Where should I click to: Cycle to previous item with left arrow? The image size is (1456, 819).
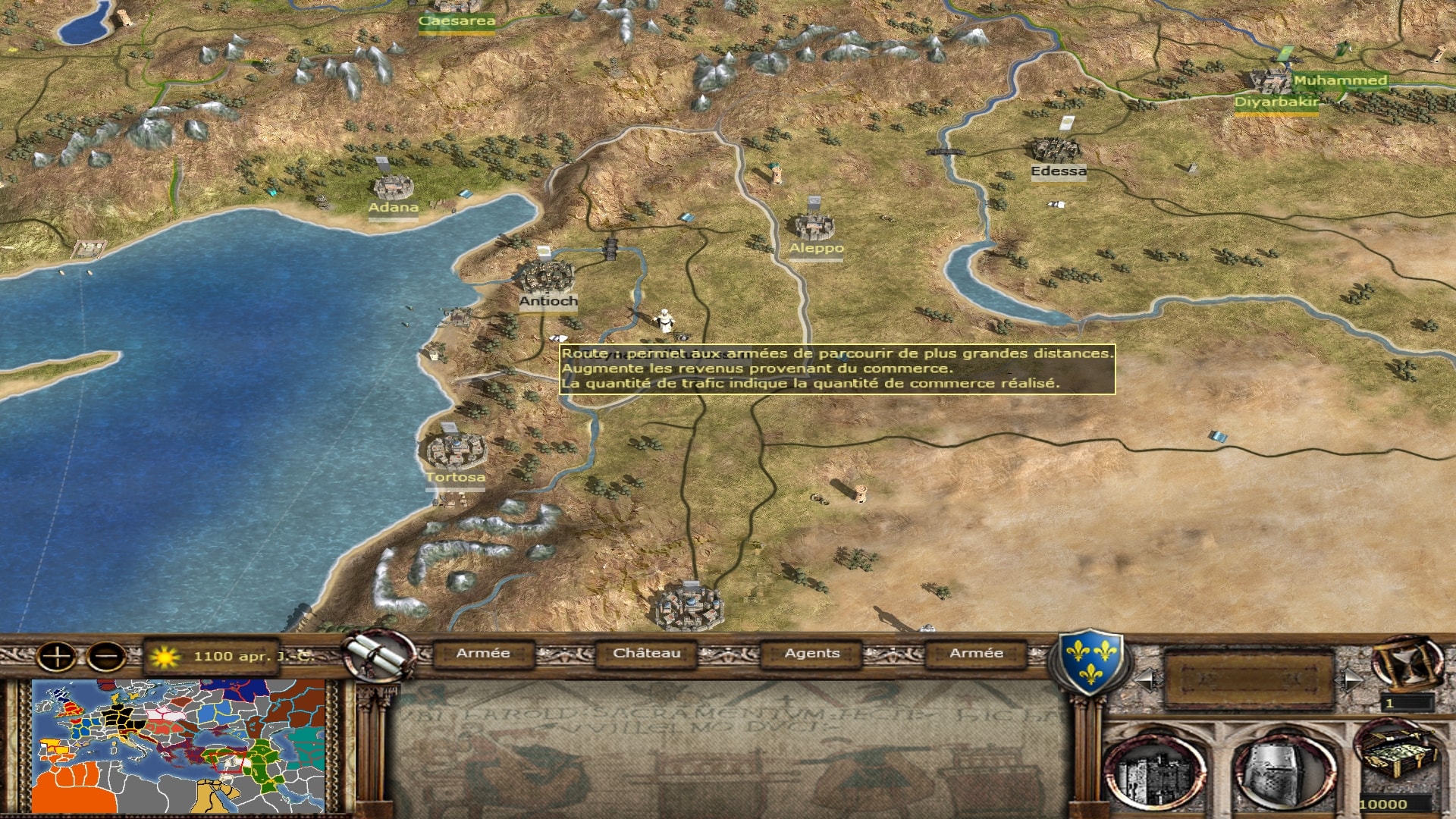[1146, 680]
